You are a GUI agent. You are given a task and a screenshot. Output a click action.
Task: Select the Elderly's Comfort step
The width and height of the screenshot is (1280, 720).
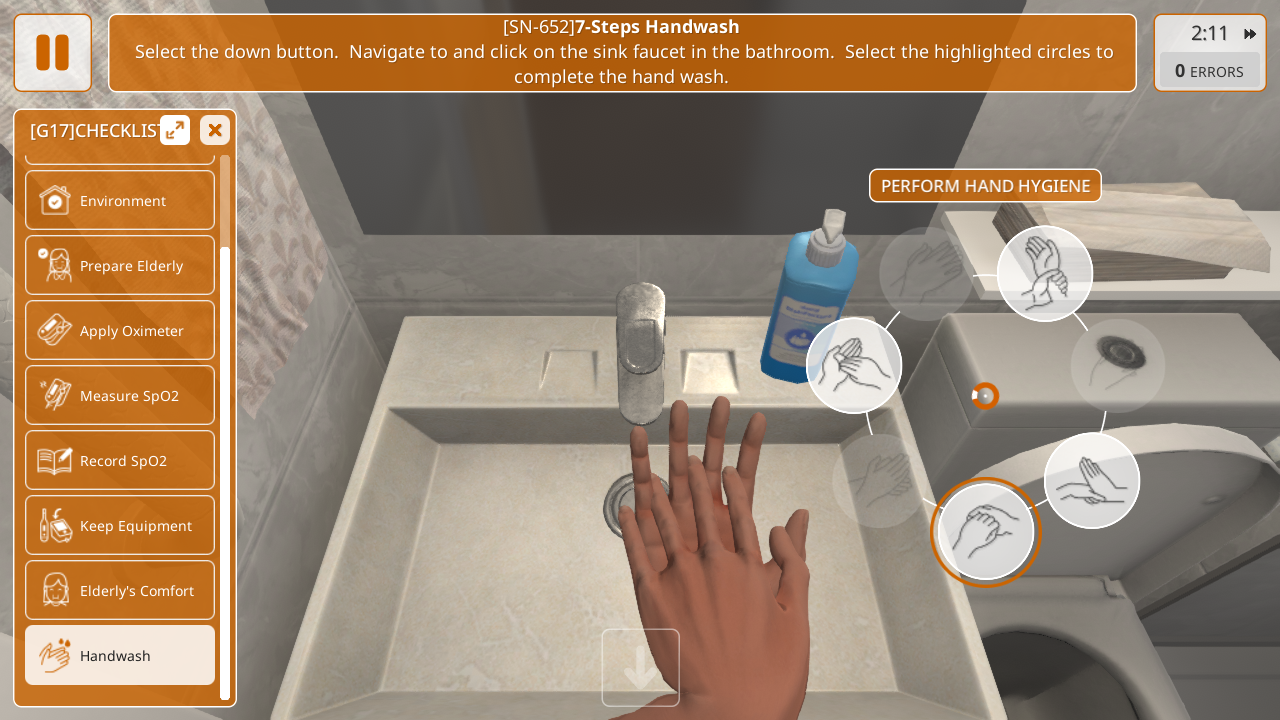pos(120,590)
